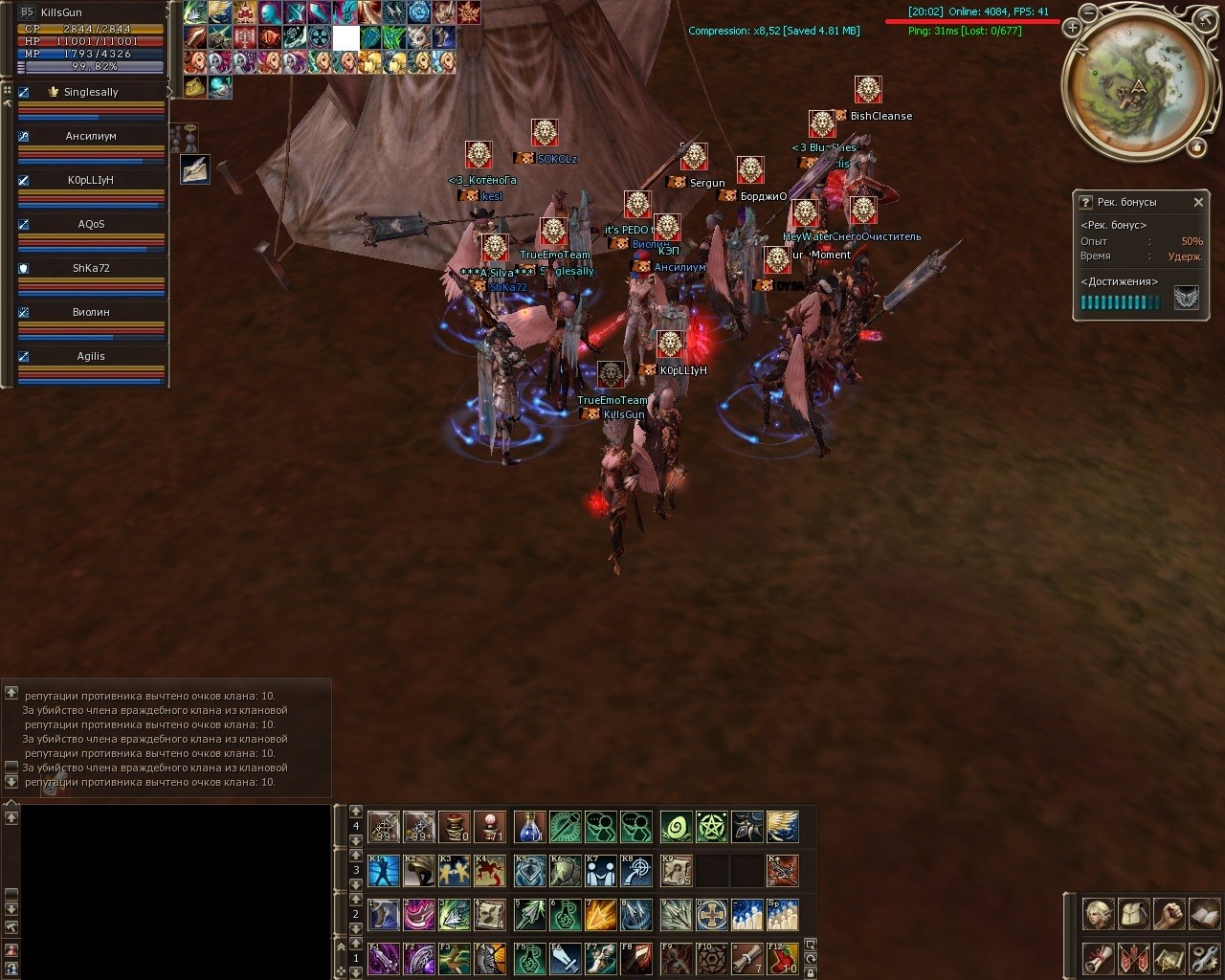Select party member Agilis
The width and height of the screenshot is (1225, 980).
(x=91, y=357)
